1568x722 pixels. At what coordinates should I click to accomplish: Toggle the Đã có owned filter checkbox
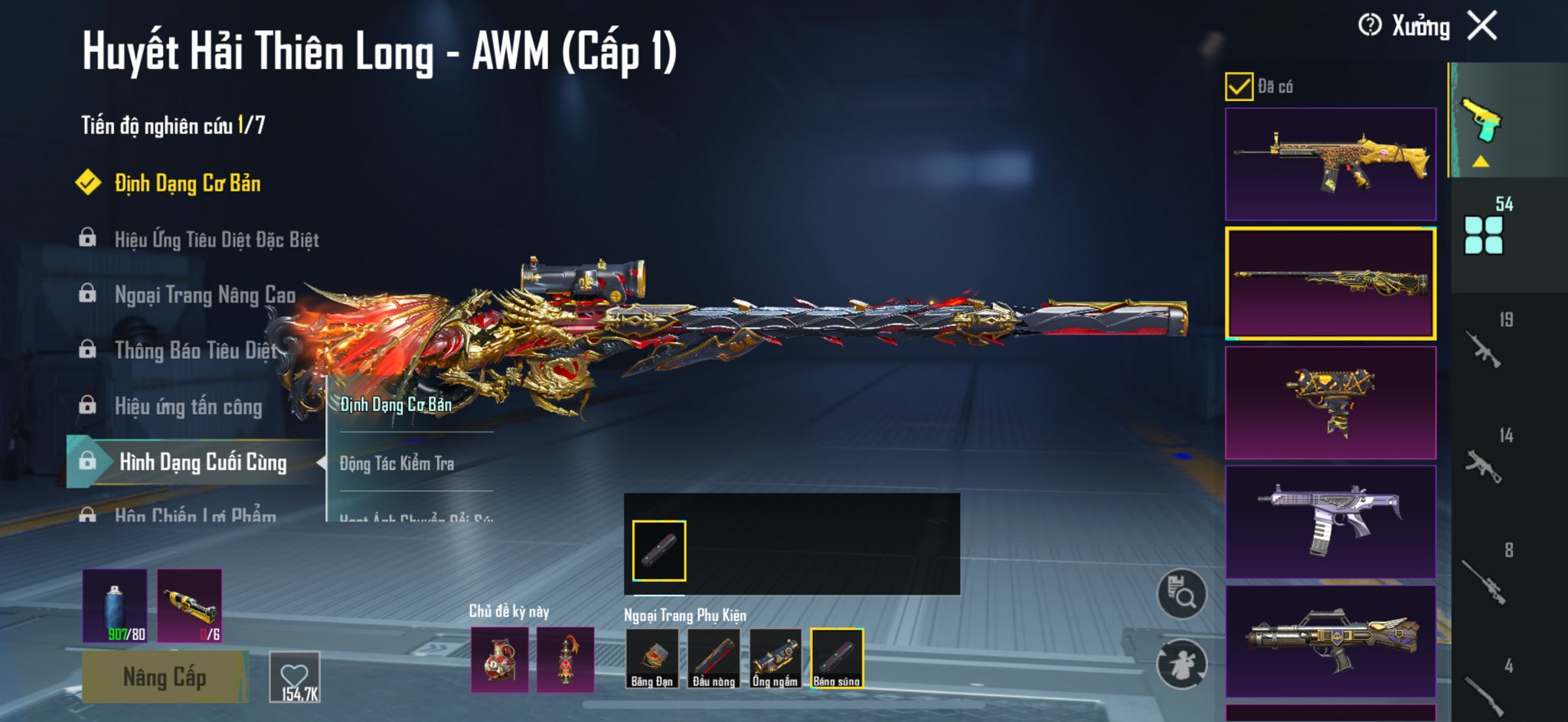pos(1239,87)
